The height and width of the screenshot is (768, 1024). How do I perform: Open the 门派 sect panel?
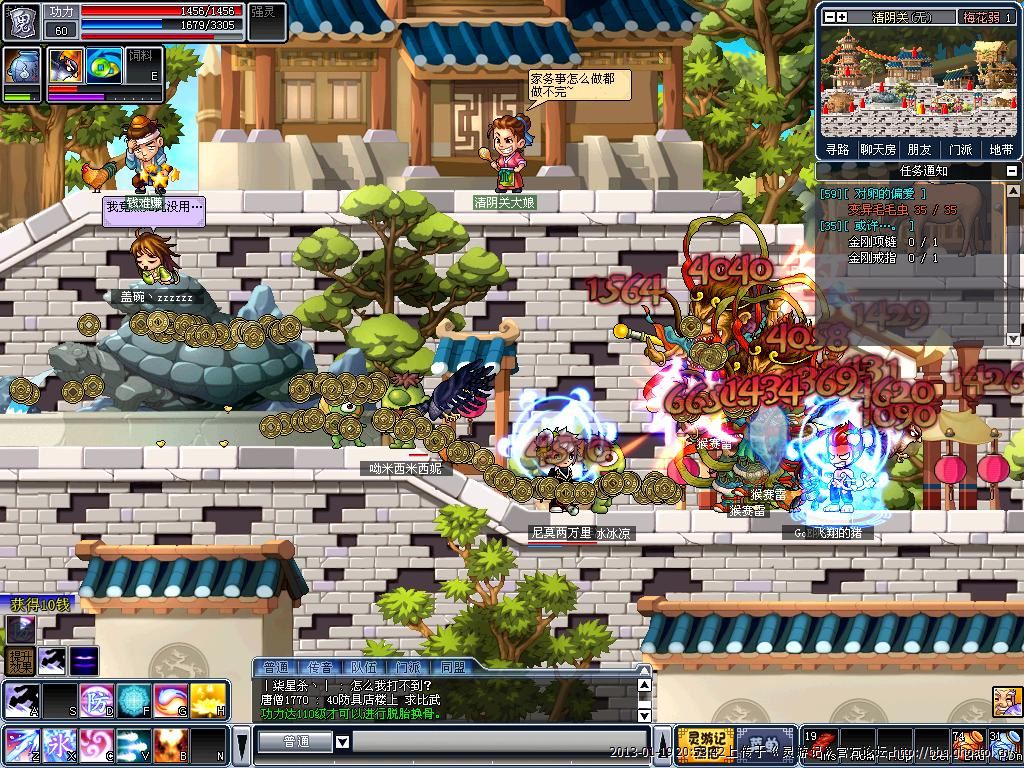960,150
